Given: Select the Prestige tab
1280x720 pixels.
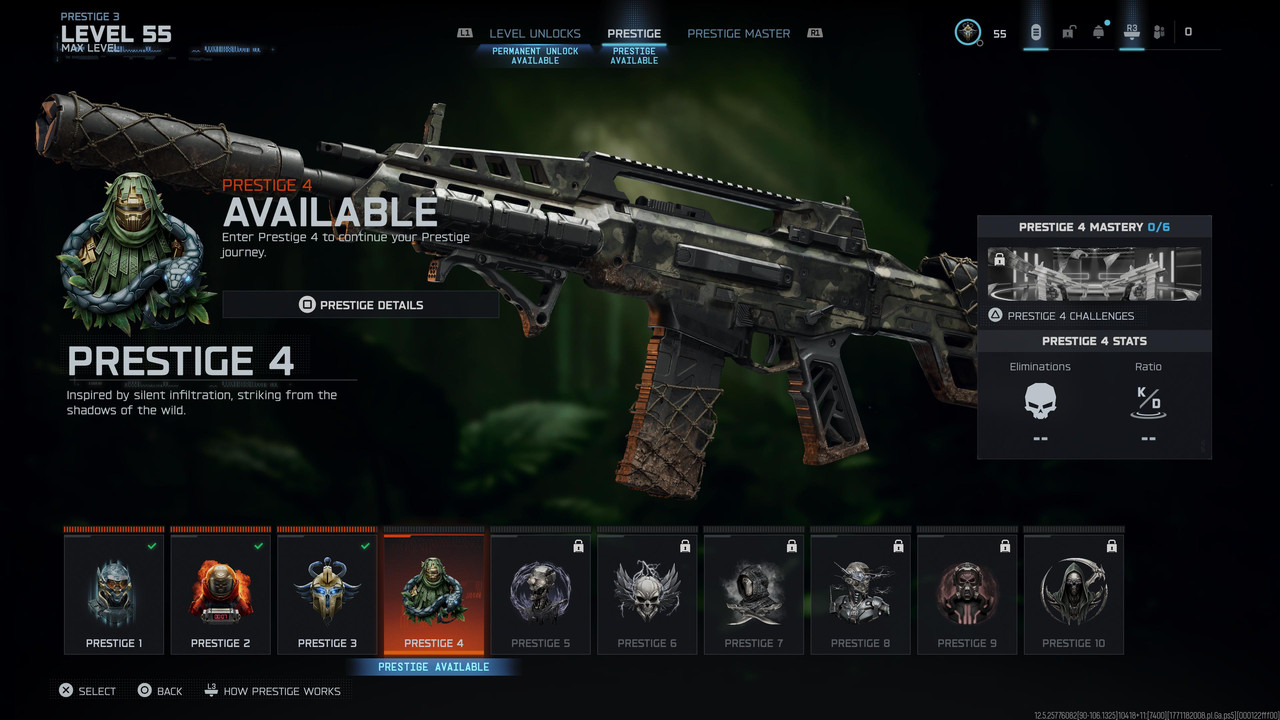Looking at the screenshot, I should tap(634, 34).
